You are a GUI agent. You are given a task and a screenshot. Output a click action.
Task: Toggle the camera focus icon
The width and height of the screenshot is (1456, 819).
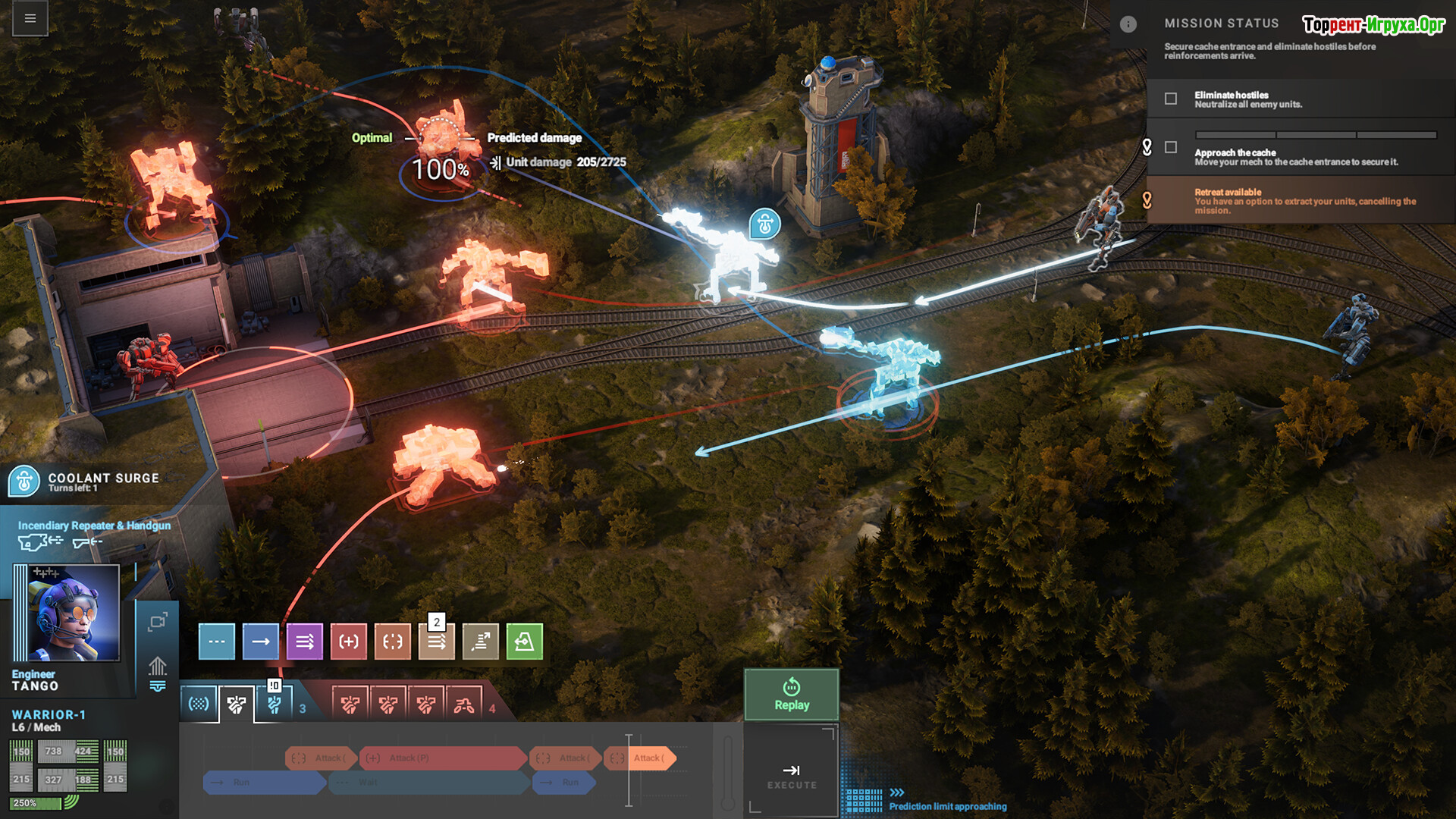click(x=158, y=623)
